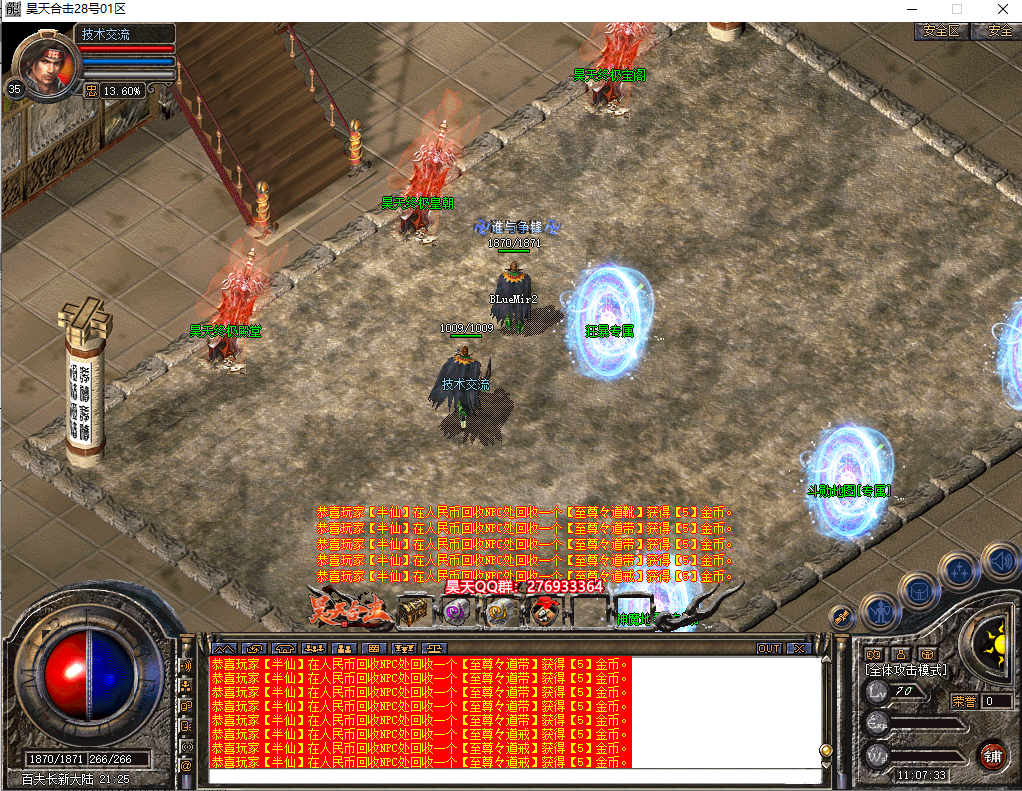Click the @ chat channel icon
Image resolution: width=1022 pixels, height=791 pixels.
pyautogui.click(x=186, y=766)
